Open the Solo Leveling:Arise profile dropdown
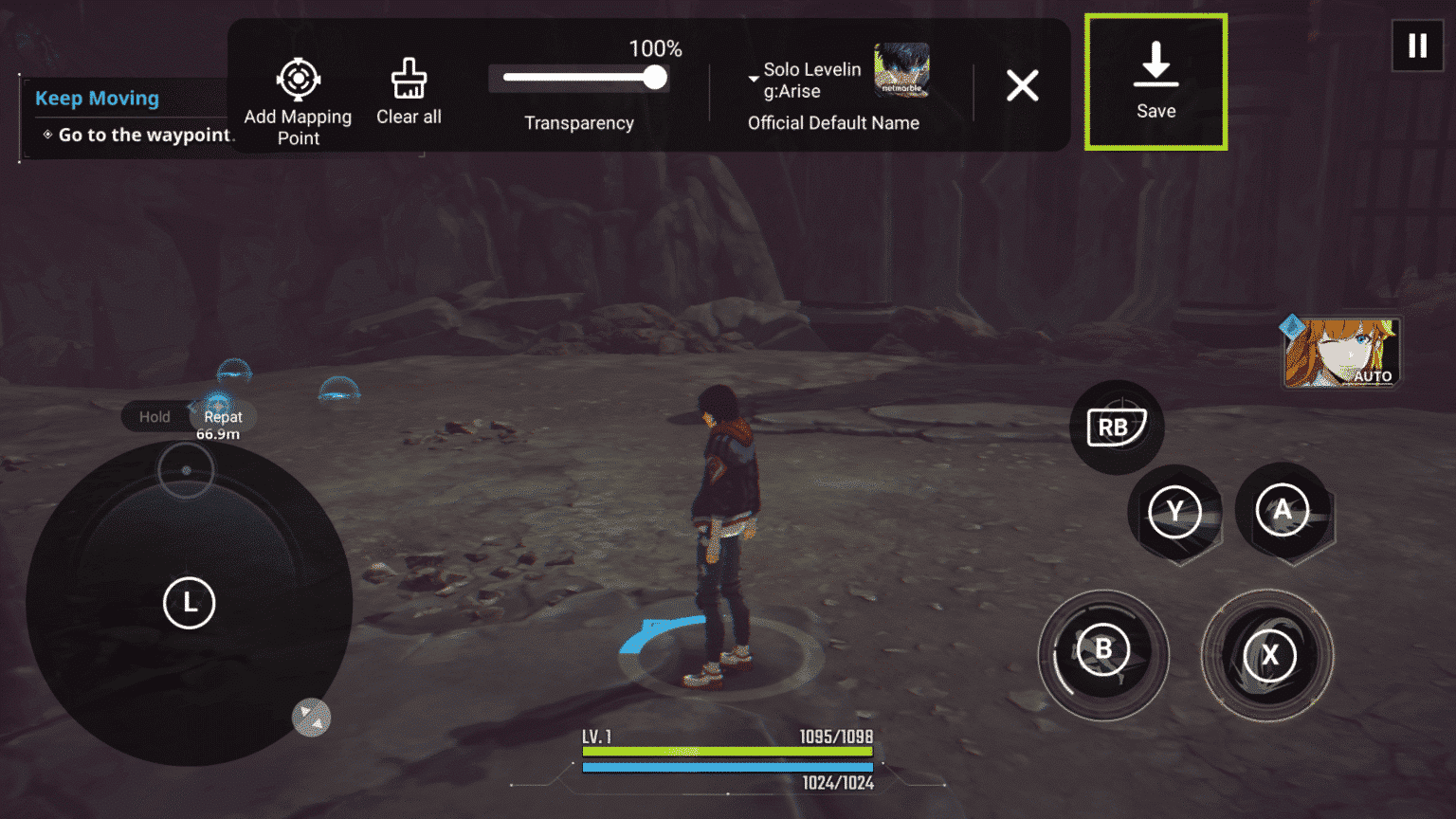The width and height of the screenshot is (1456, 819). coord(755,79)
